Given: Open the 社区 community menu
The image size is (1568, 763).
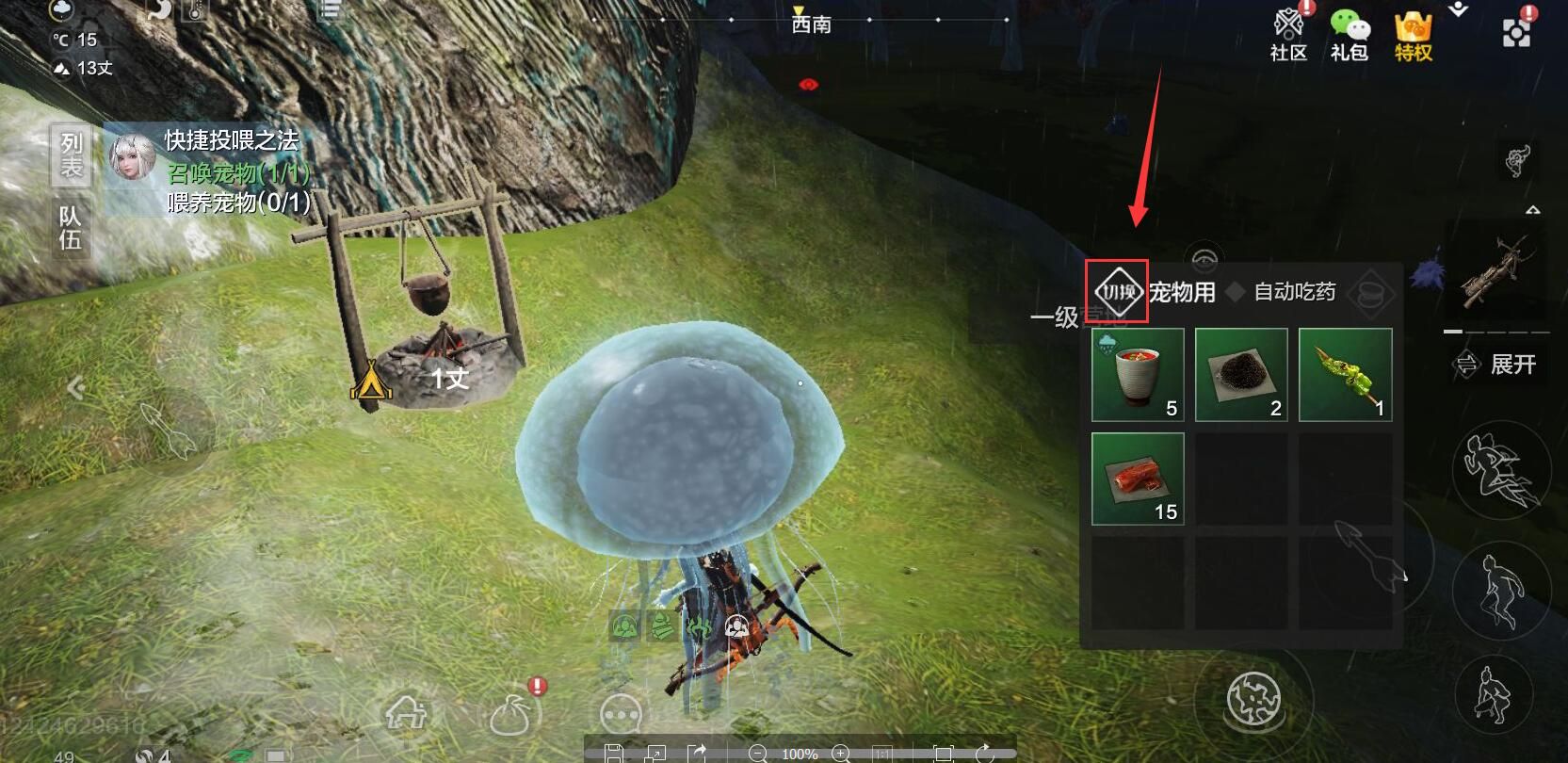Looking at the screenshot, I should pos(1288,35).
